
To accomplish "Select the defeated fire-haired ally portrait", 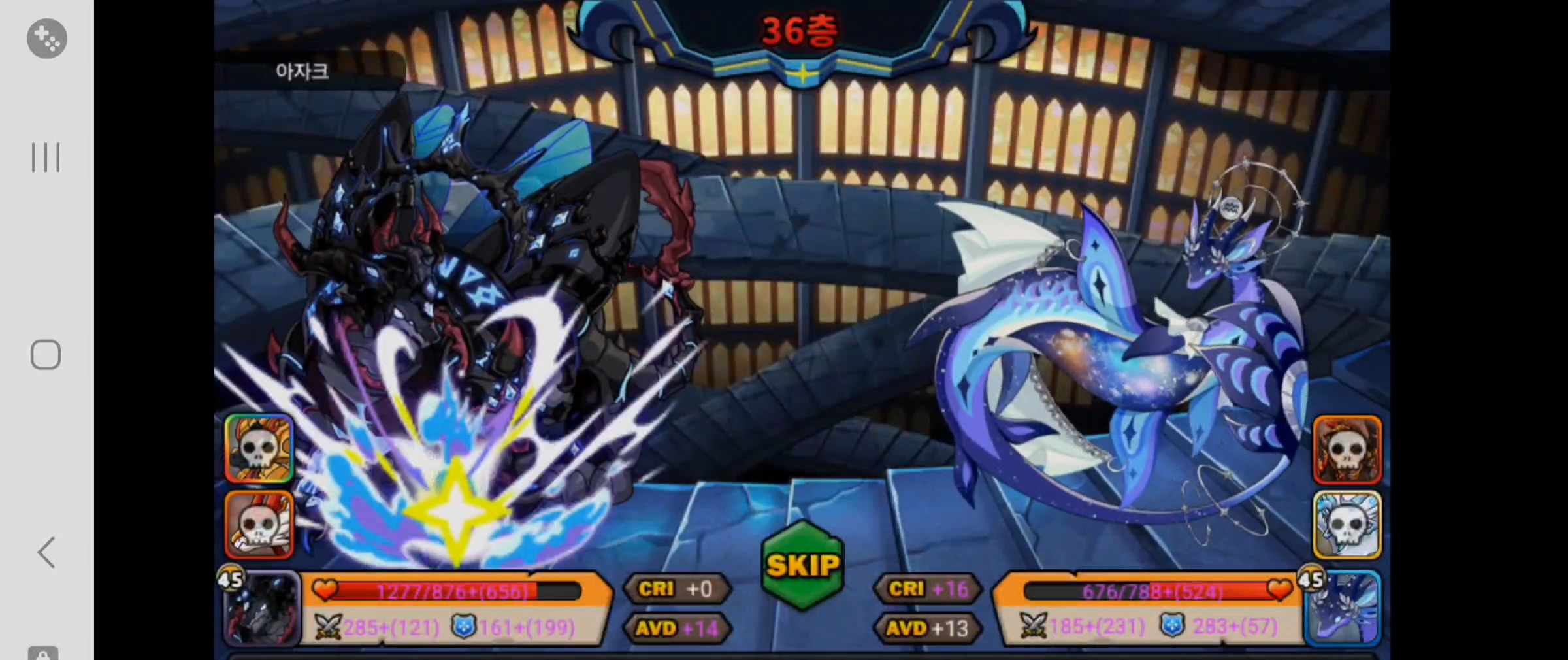I will (259, 448).
